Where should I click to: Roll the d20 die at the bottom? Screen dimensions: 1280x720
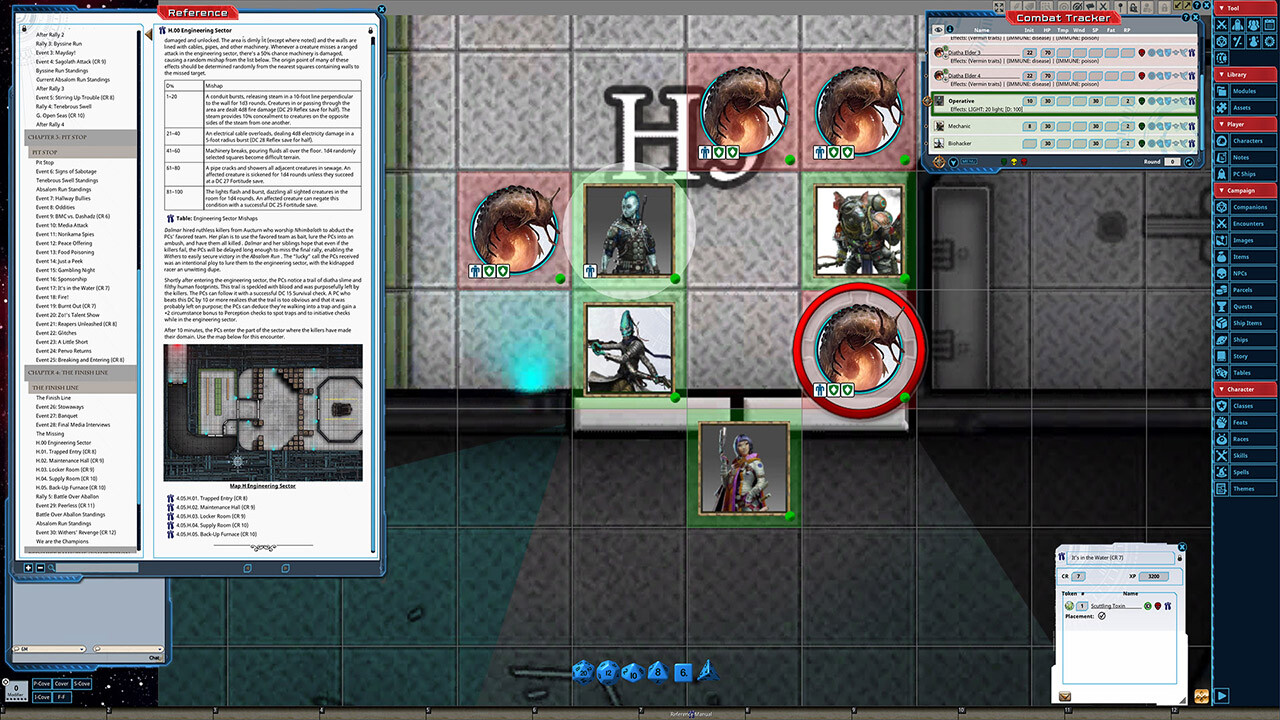[582, 672]
